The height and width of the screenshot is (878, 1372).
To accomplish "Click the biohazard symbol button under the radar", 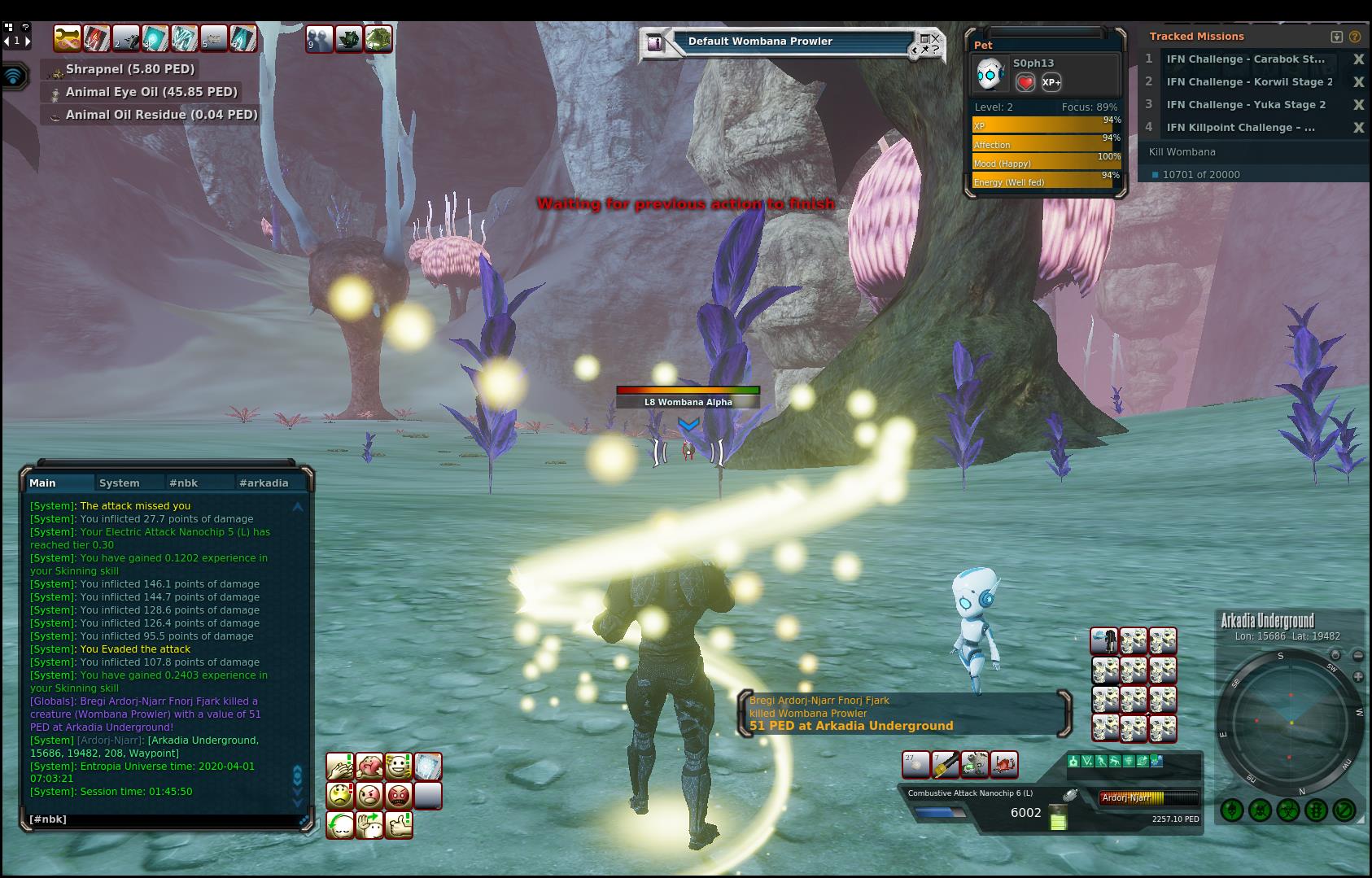I will coord(1288,810).
